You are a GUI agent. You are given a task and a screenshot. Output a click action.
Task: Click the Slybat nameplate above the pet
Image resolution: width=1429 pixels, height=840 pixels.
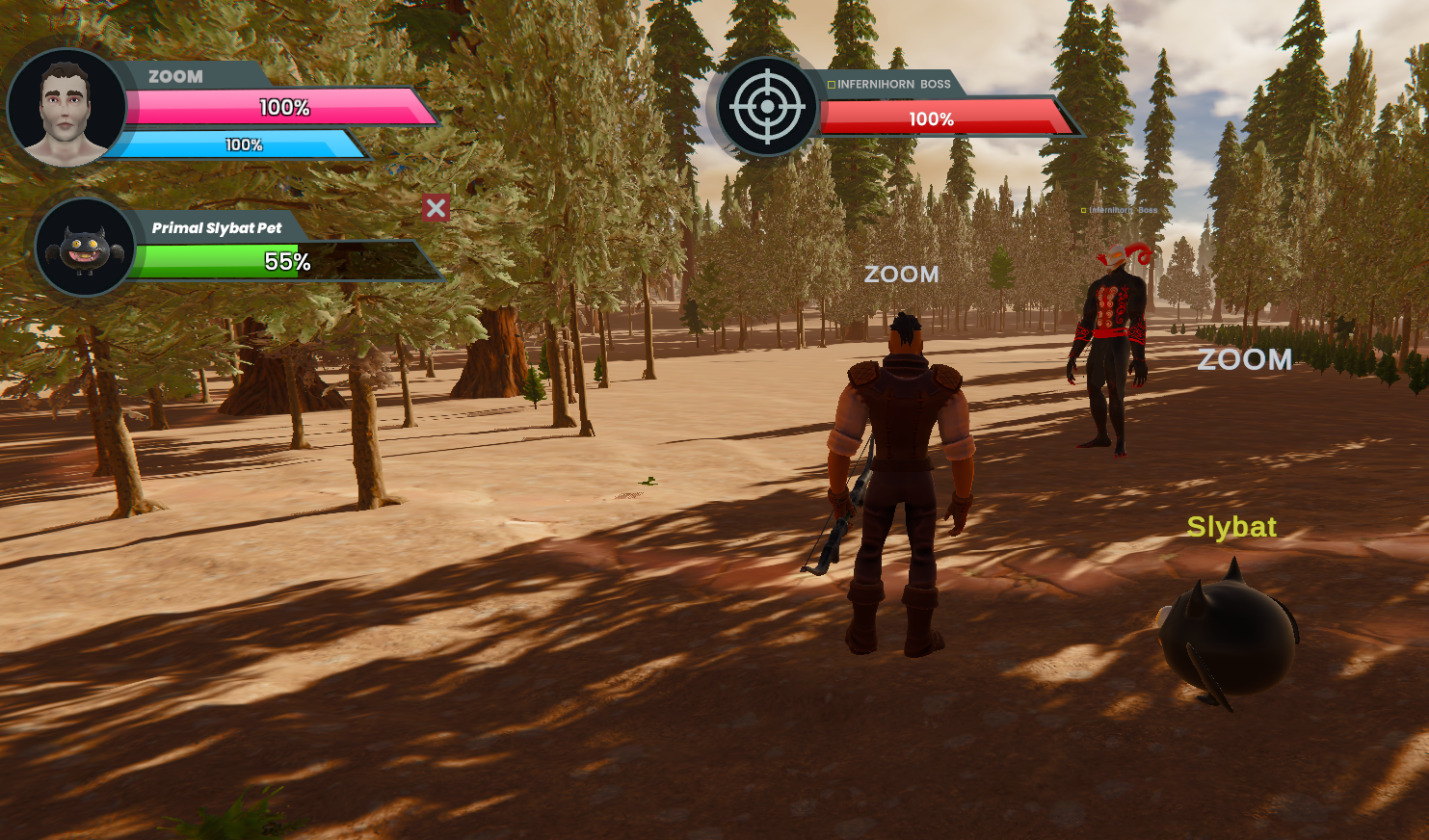[1231, 527]
